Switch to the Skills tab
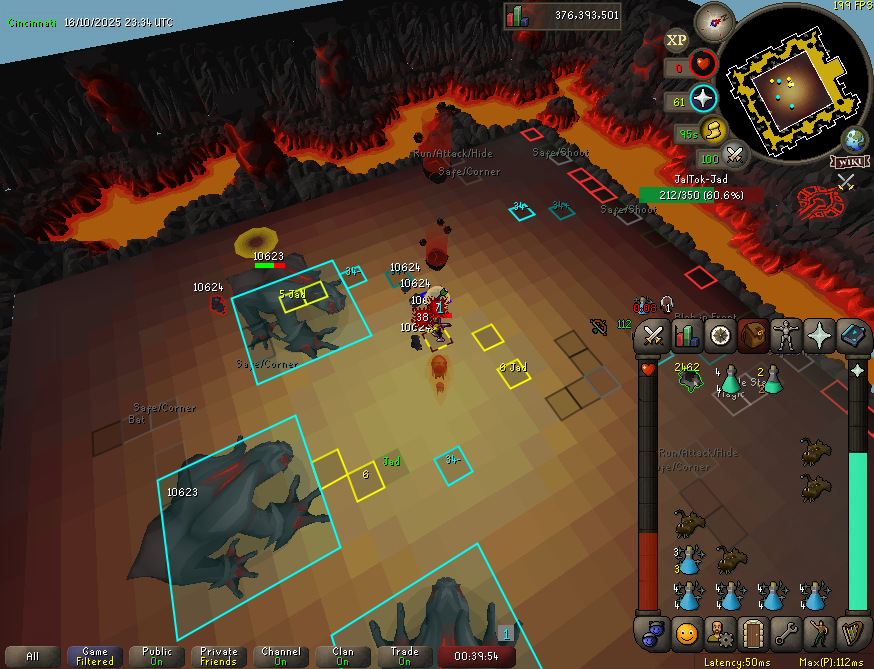The height and width of the screenshot is (669, 874). [687, 335]
